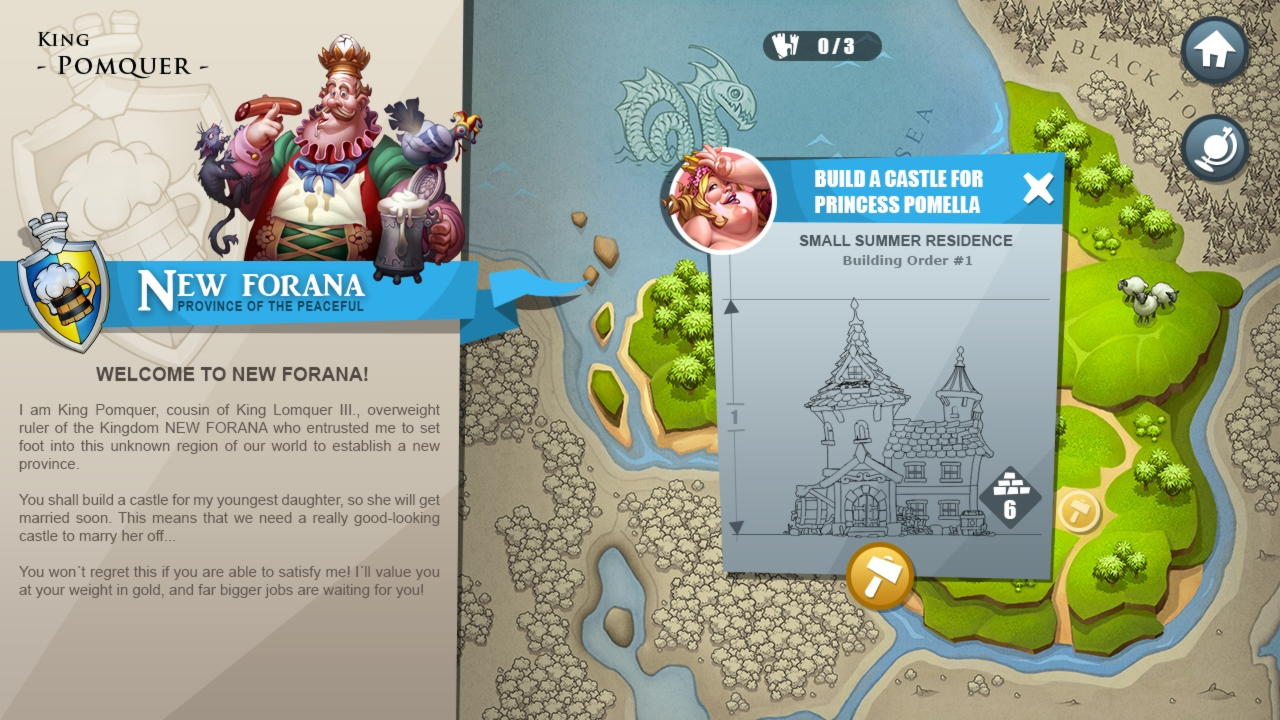Return to home using the house icon

[x=1214, y=51]
